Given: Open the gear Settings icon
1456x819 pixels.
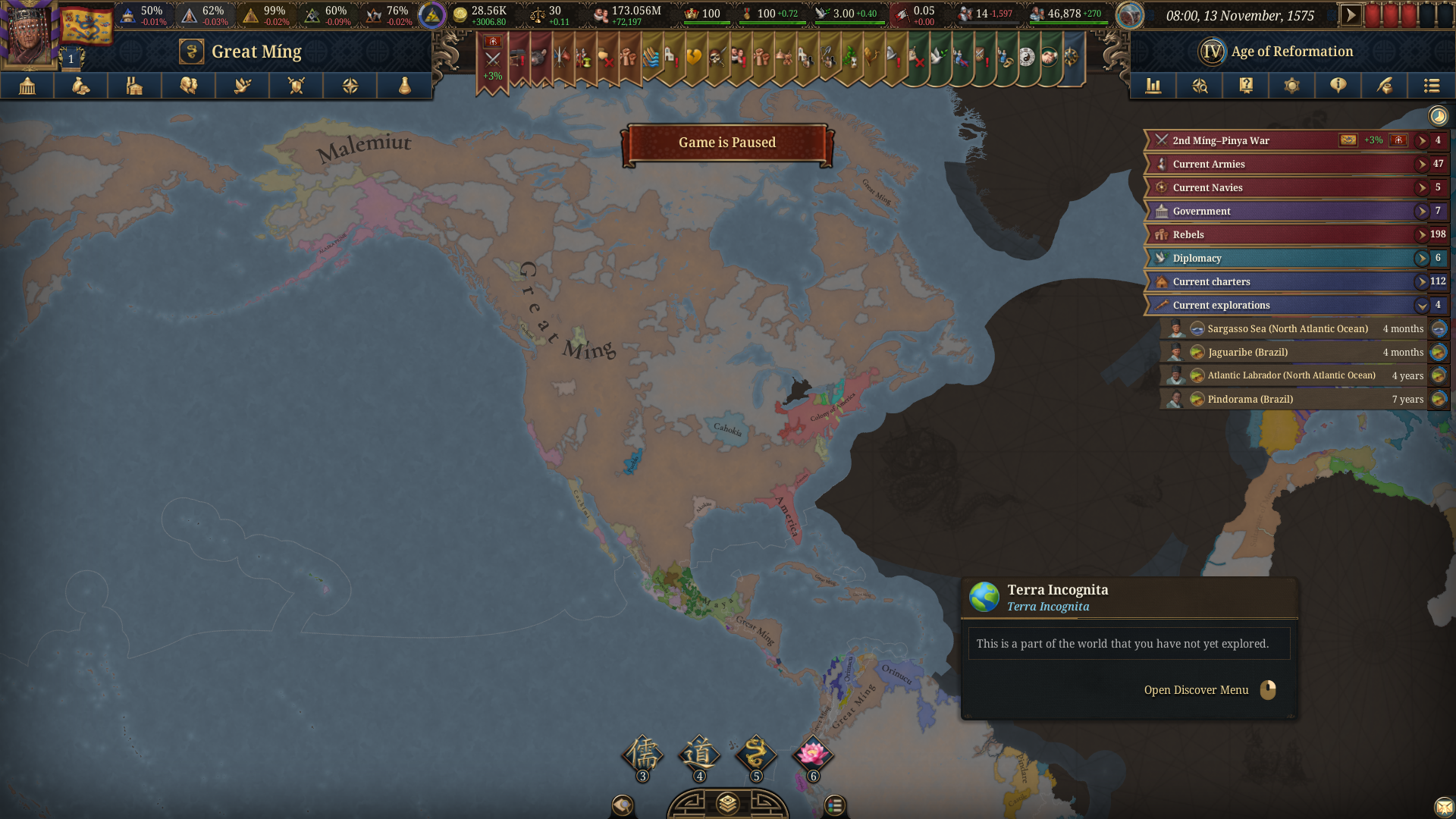Looking at the screenshot, I should (1291, 86).
